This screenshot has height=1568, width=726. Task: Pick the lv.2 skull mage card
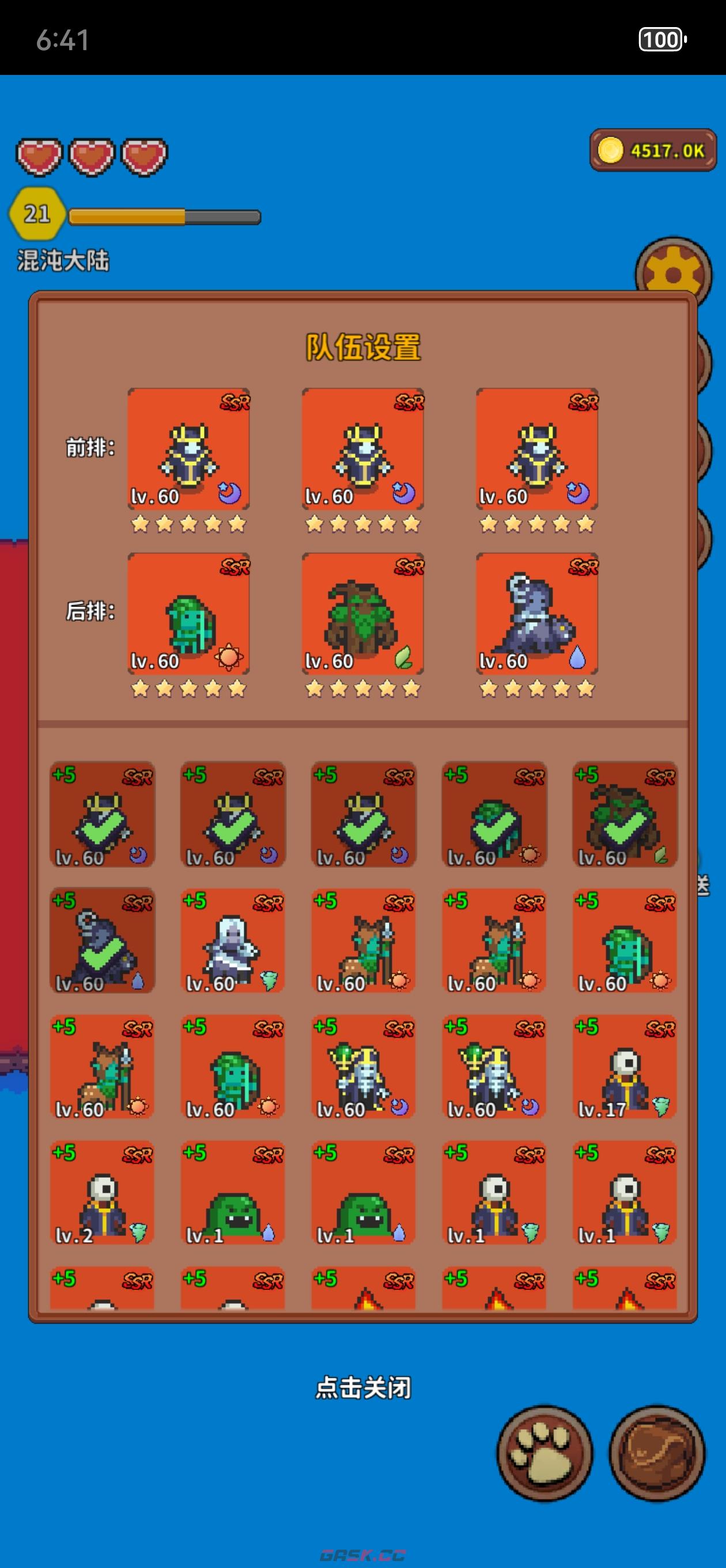click(101, 1193)
